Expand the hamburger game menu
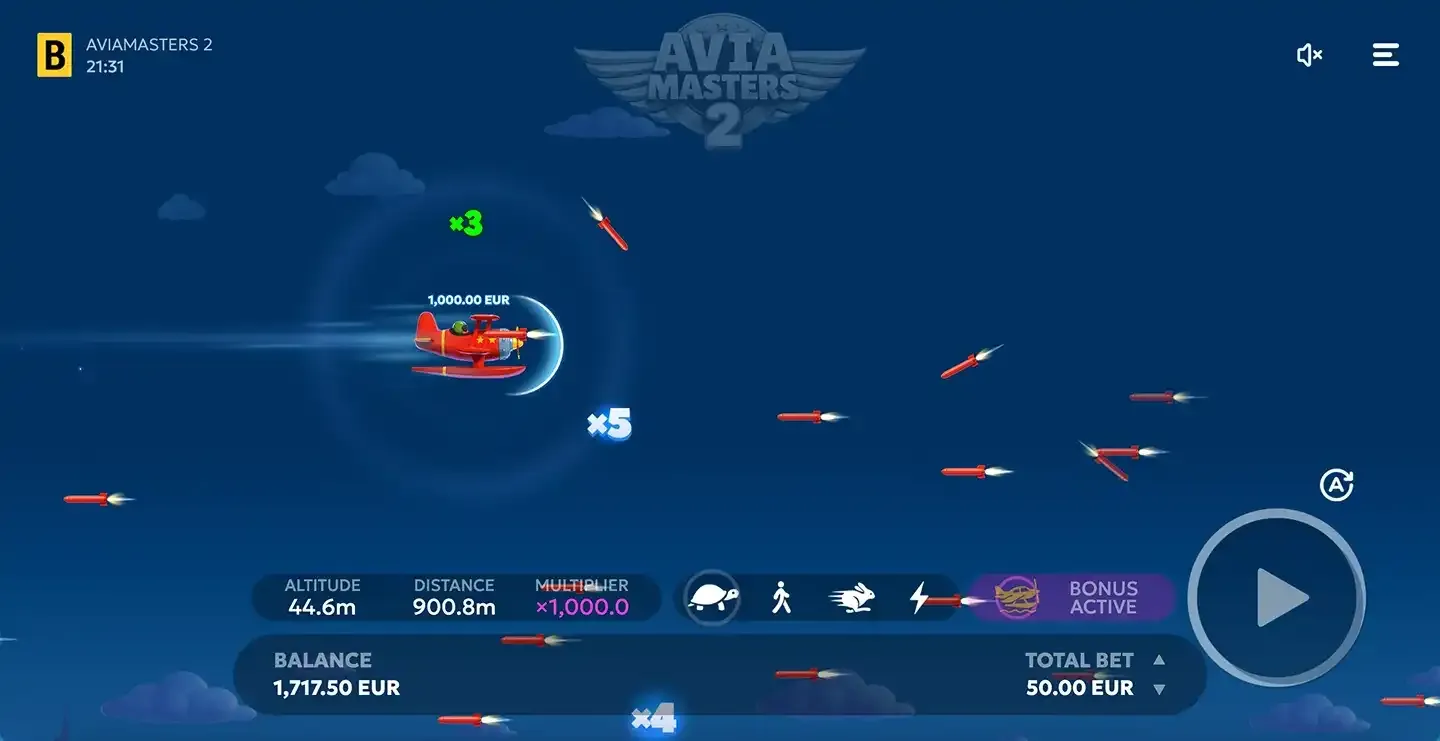Image resolution: width=1440 pixels, height=741 pixels. pos(1386,55)
